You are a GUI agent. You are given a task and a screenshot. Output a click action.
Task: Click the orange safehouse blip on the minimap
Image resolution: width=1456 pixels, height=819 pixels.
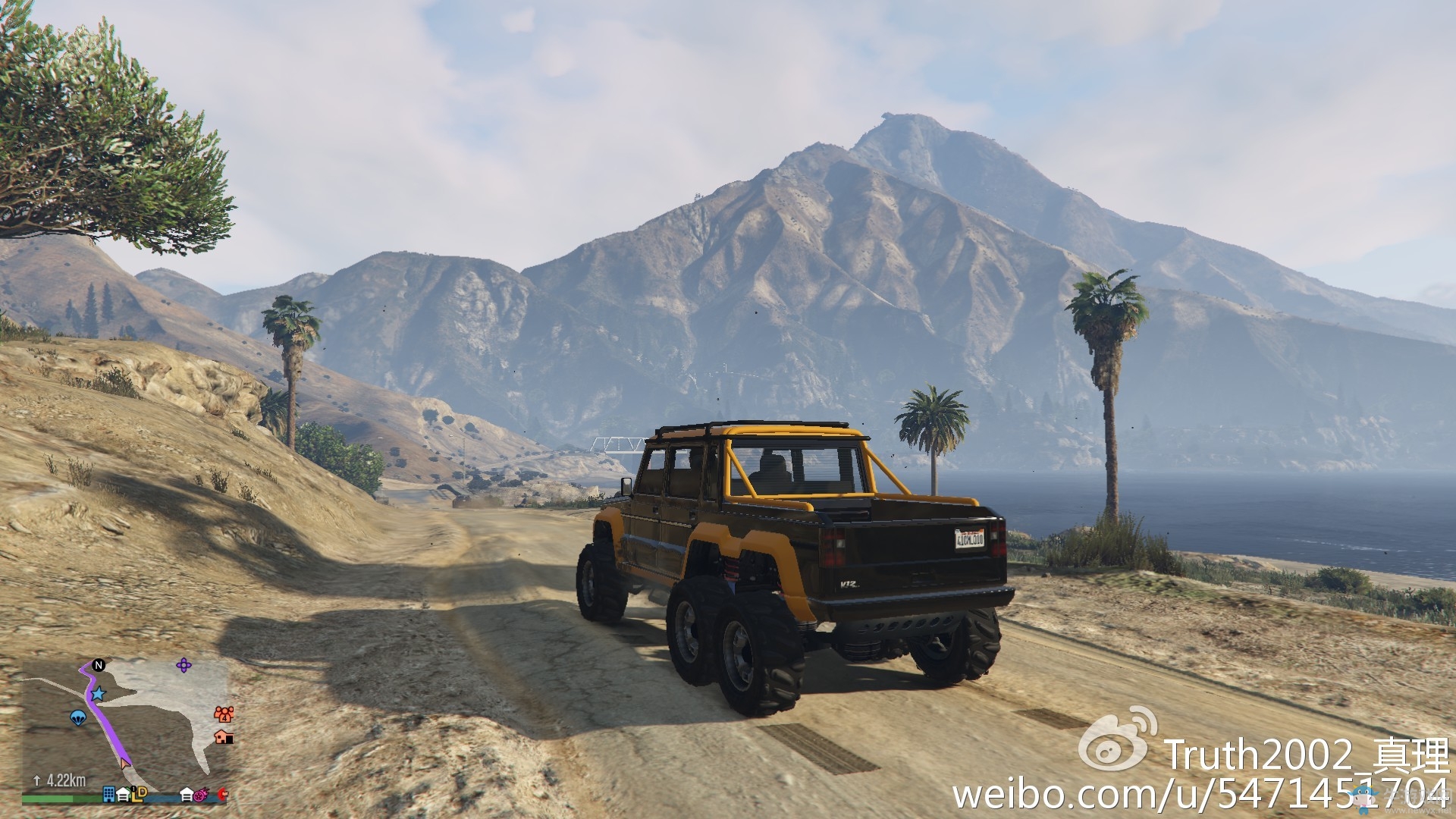pos(224,738)
